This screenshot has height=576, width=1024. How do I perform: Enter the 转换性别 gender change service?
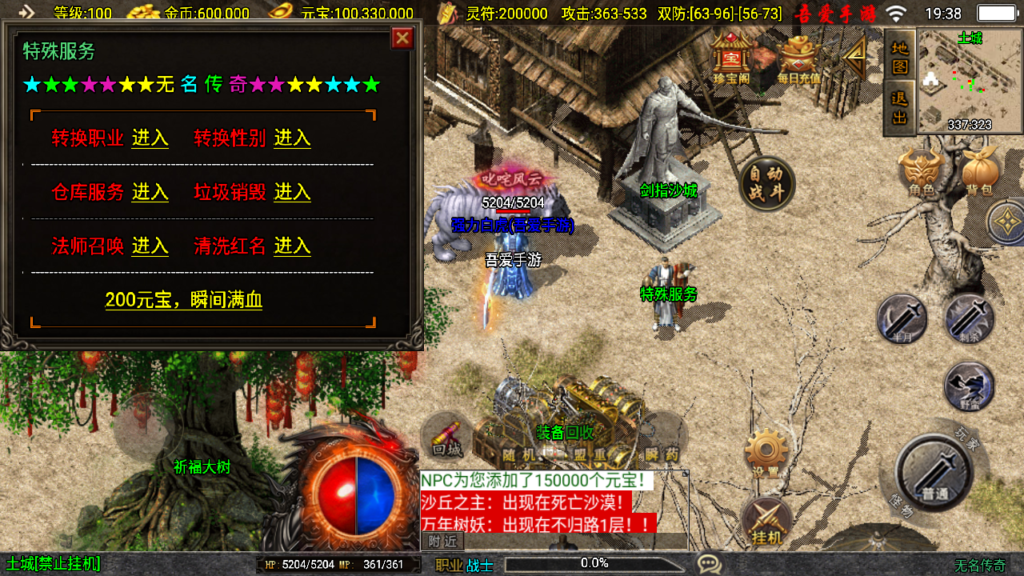tap(292, 138)
